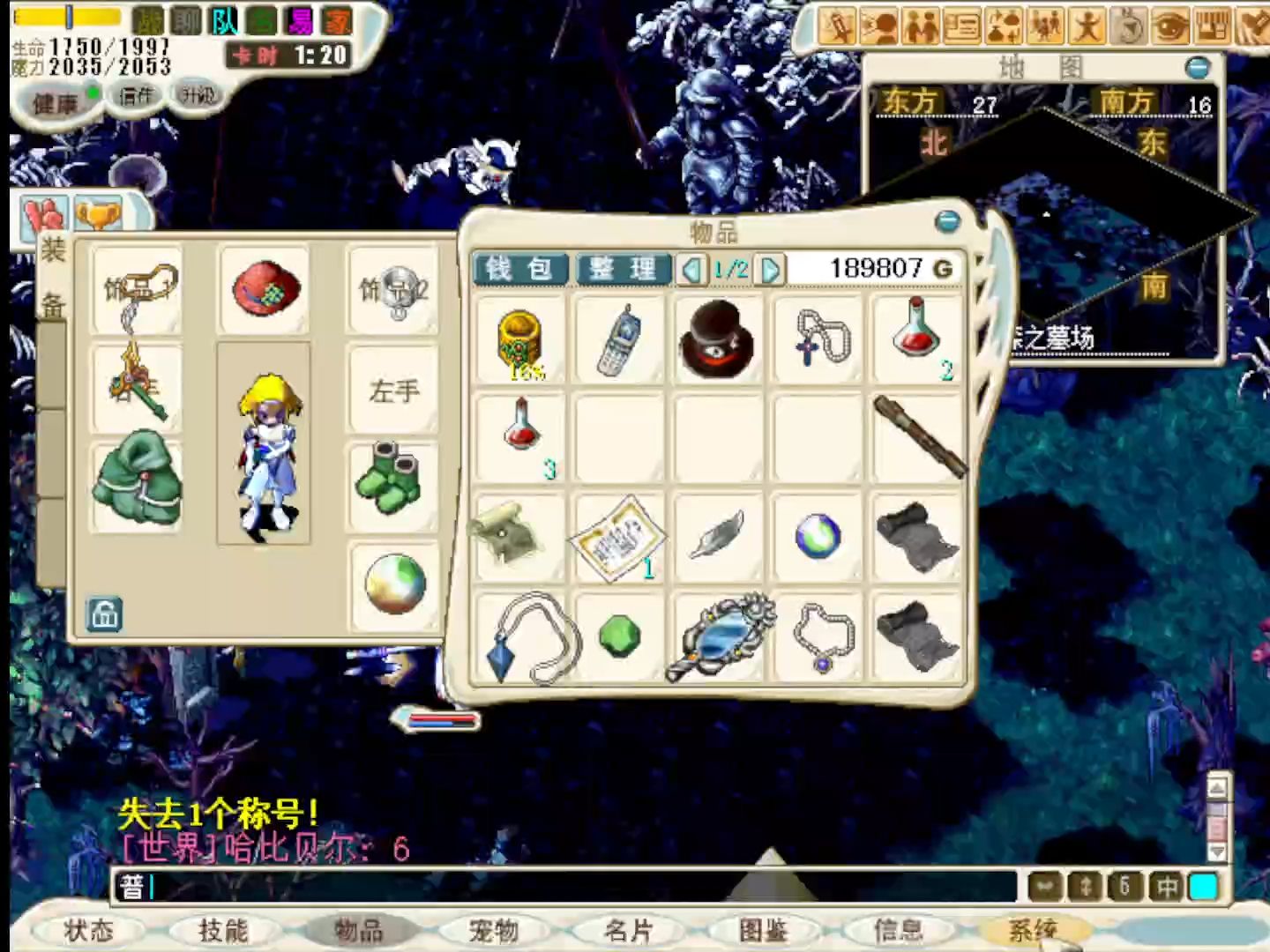Switch to the 宠物 pet tab
This screenshot has height=952, width=1270.
click(492, 930)
